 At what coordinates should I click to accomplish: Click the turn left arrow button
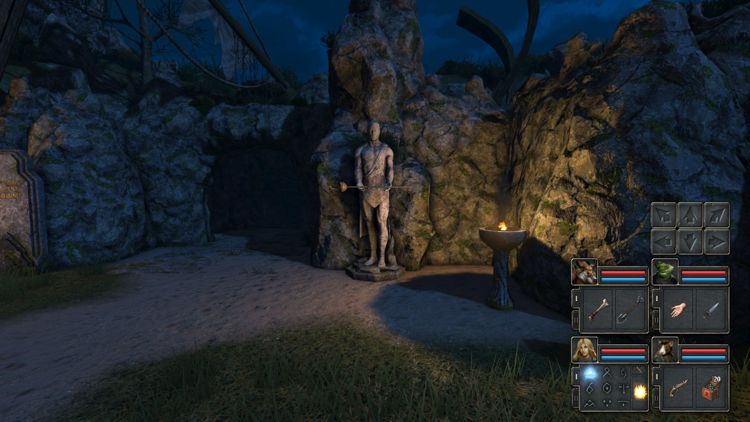click(665, 215)
